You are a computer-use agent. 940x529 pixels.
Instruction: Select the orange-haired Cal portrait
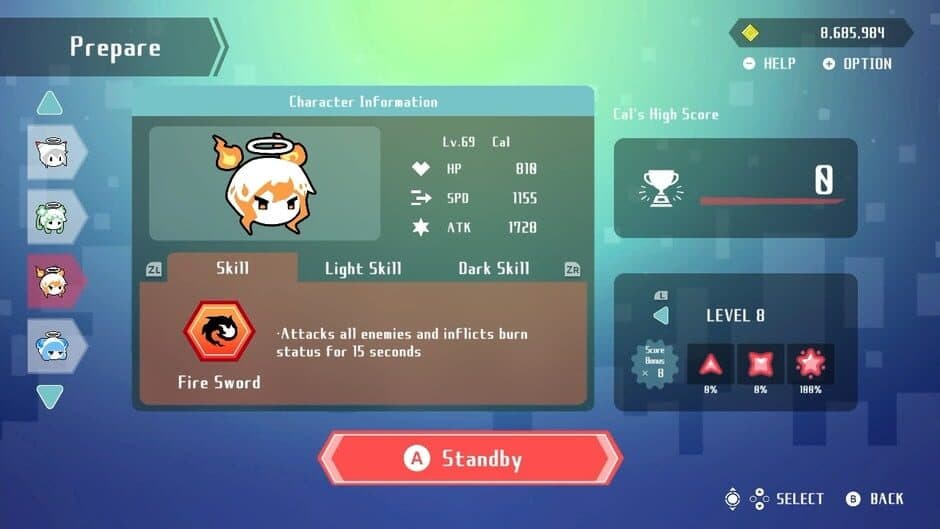point(50,282)
